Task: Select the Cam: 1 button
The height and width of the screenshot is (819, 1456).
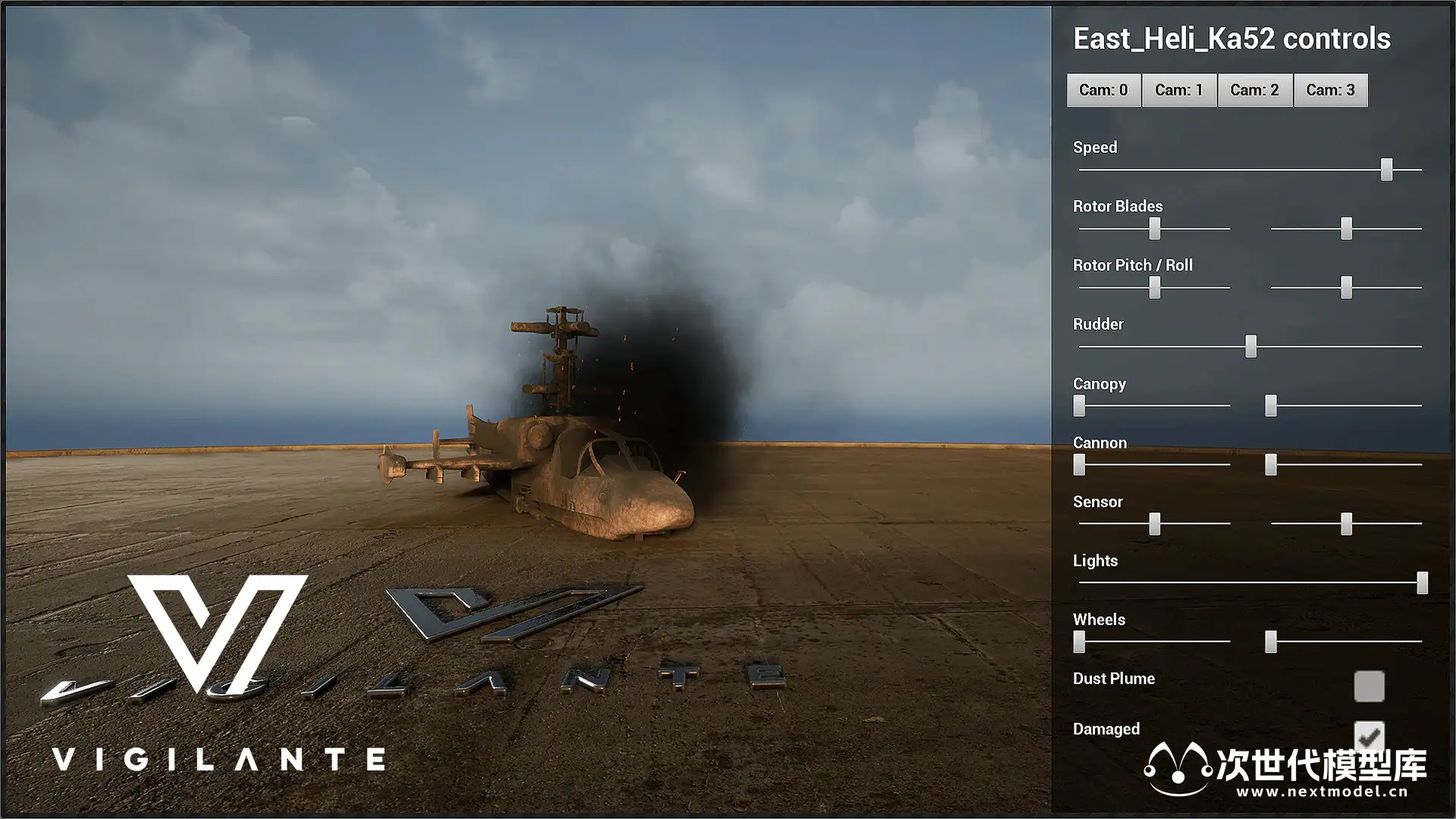Action: [x=1178, y=90]
